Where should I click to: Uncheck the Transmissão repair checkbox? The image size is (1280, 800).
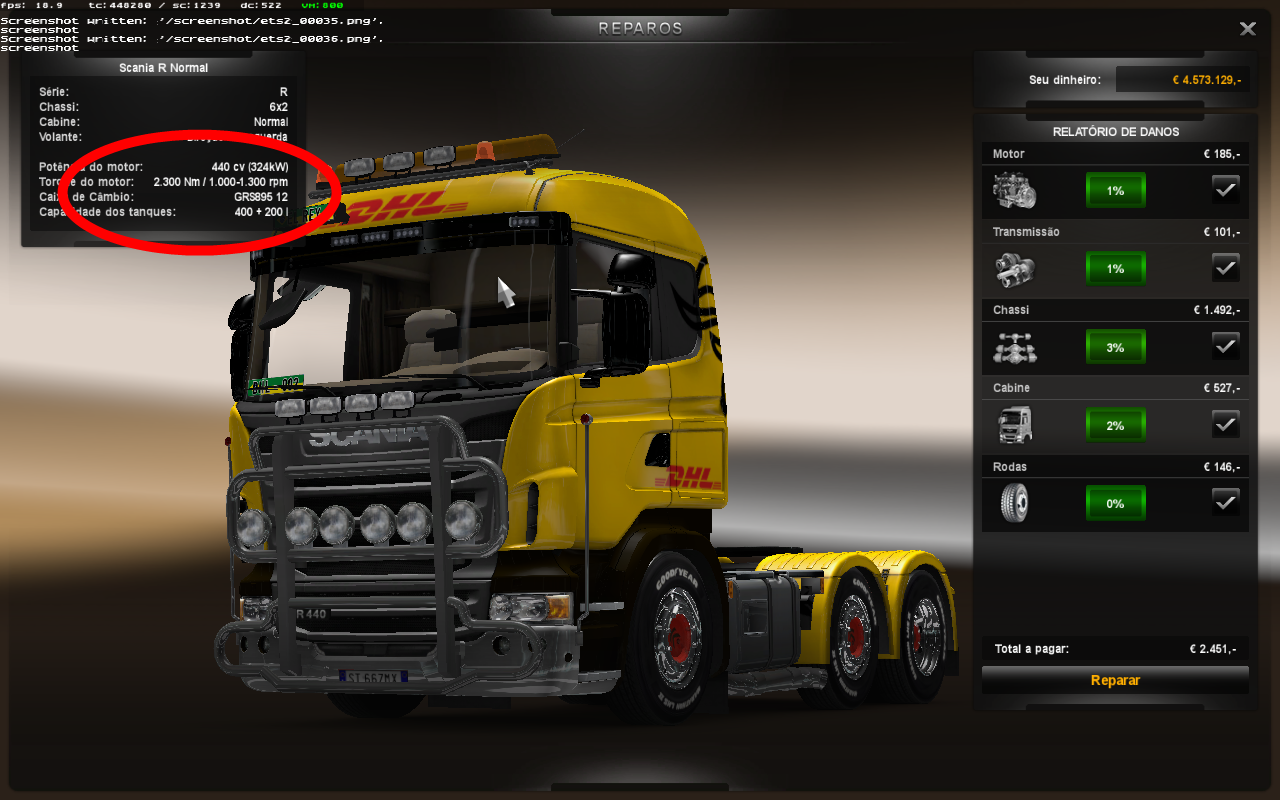point(1226,267)
